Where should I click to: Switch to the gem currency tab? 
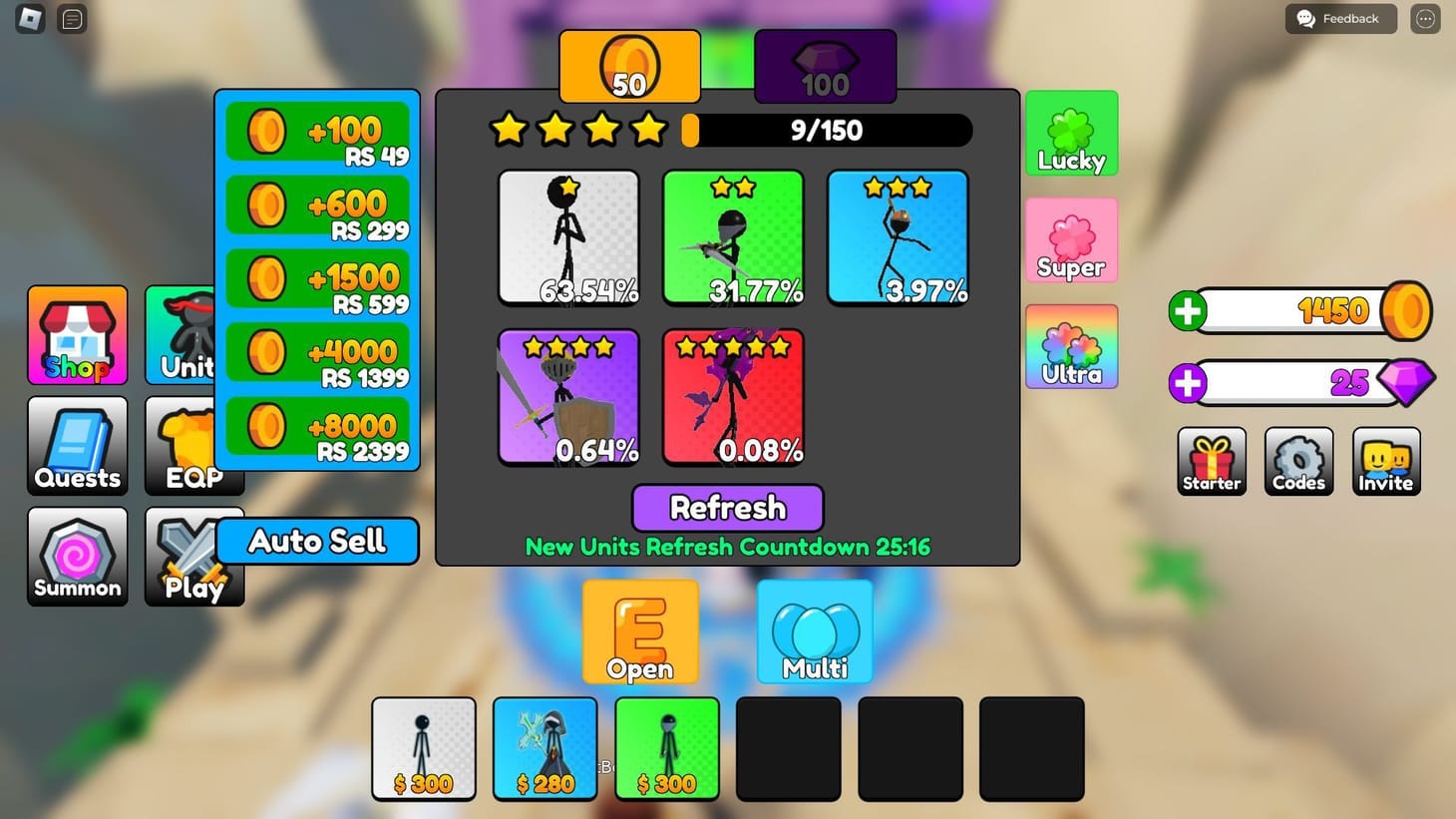(x=824, y=66)
